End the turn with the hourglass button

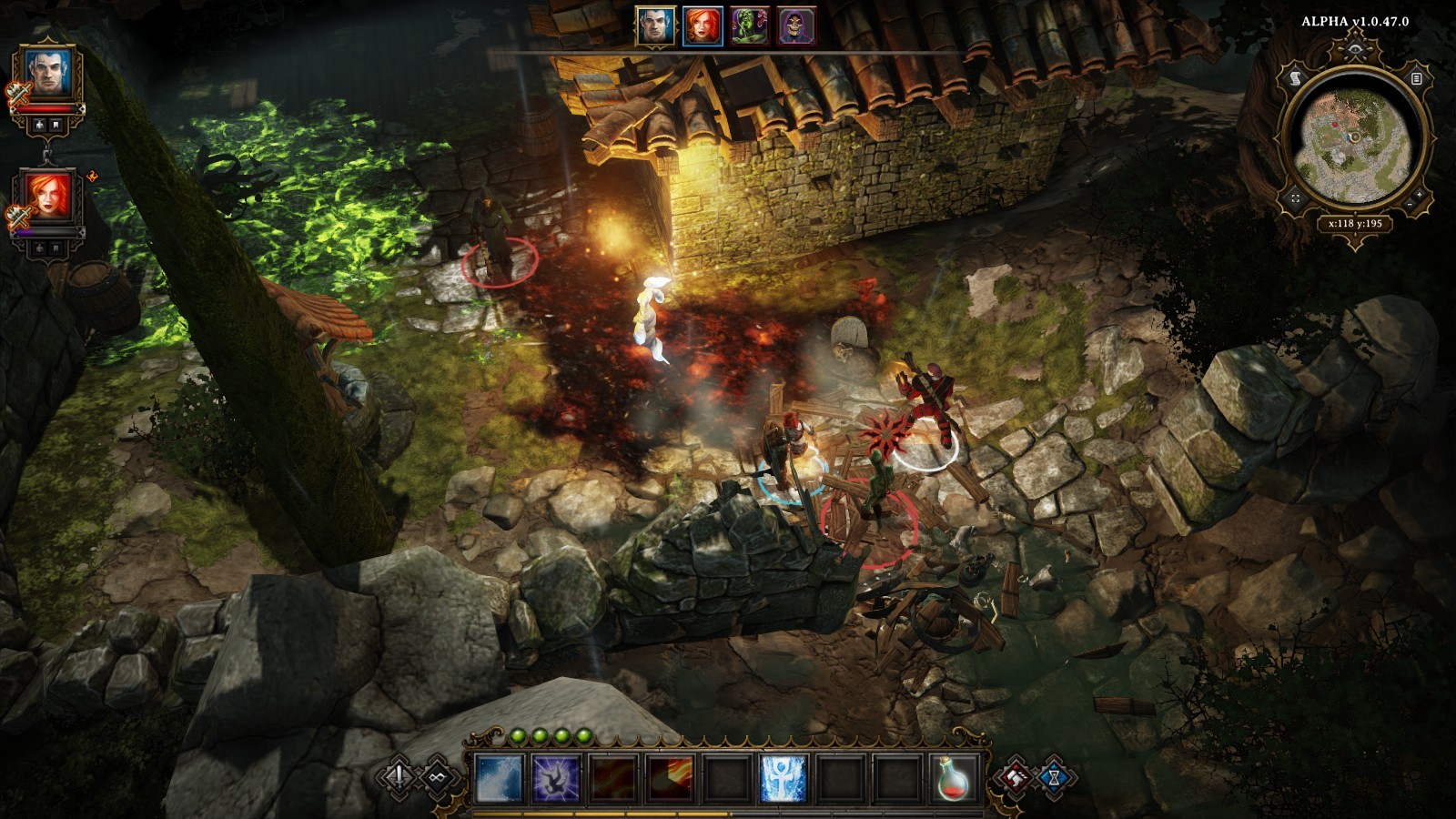pos(1055,779)
